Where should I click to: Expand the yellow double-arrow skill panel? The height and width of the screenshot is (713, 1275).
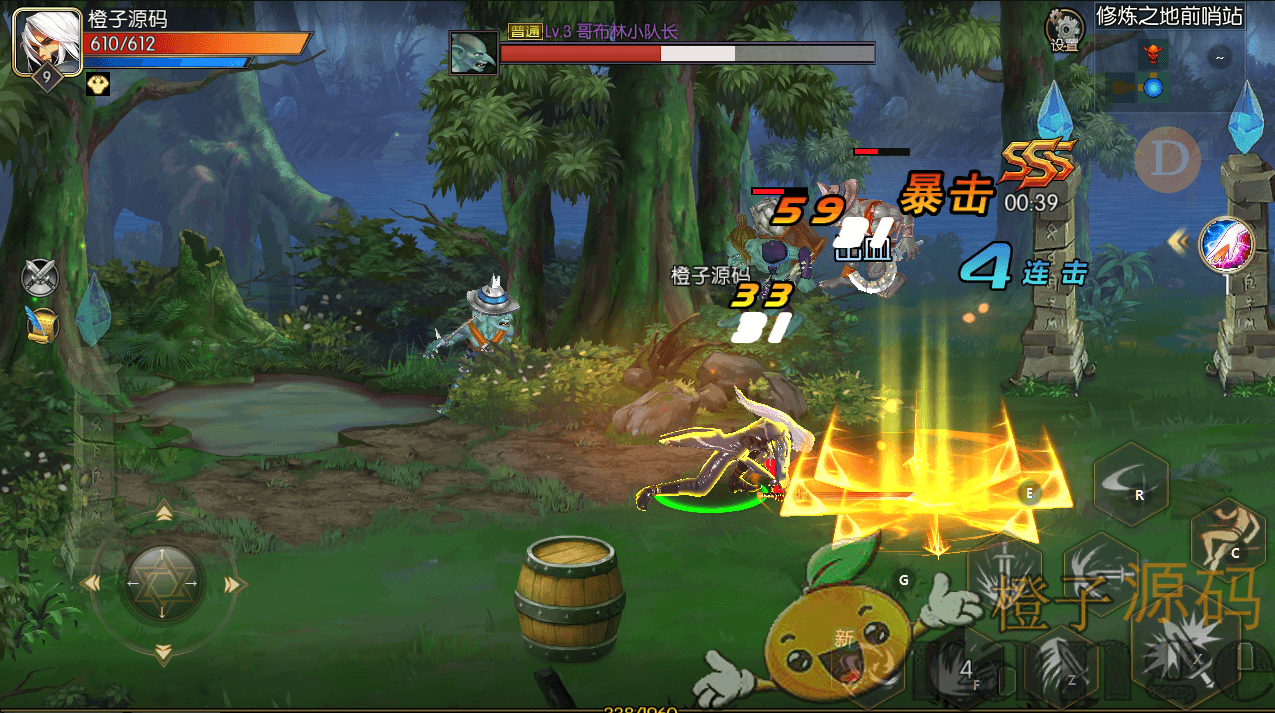click(x=1179, y=240)
